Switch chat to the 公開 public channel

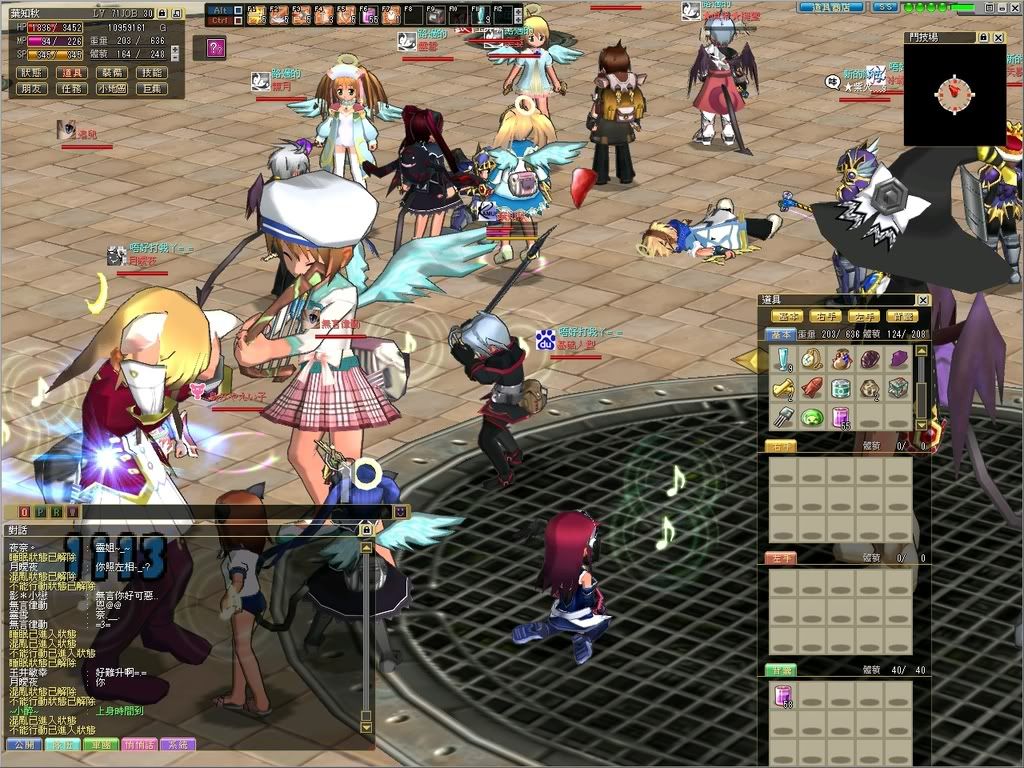[x=23, y=744]
